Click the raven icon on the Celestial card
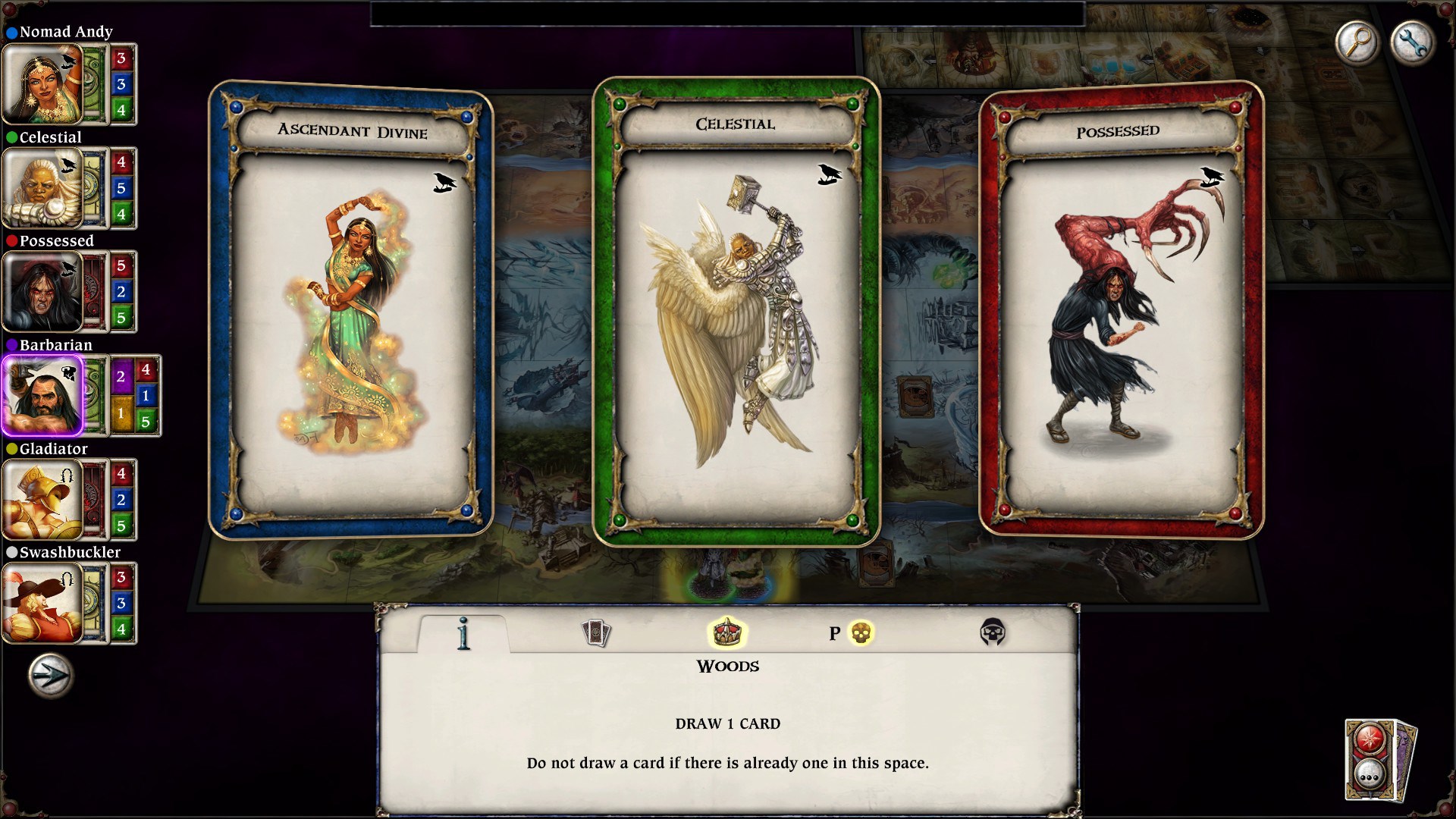This screenshot has height=819, width=1456. pyautogui.click(x=829, y=173)
